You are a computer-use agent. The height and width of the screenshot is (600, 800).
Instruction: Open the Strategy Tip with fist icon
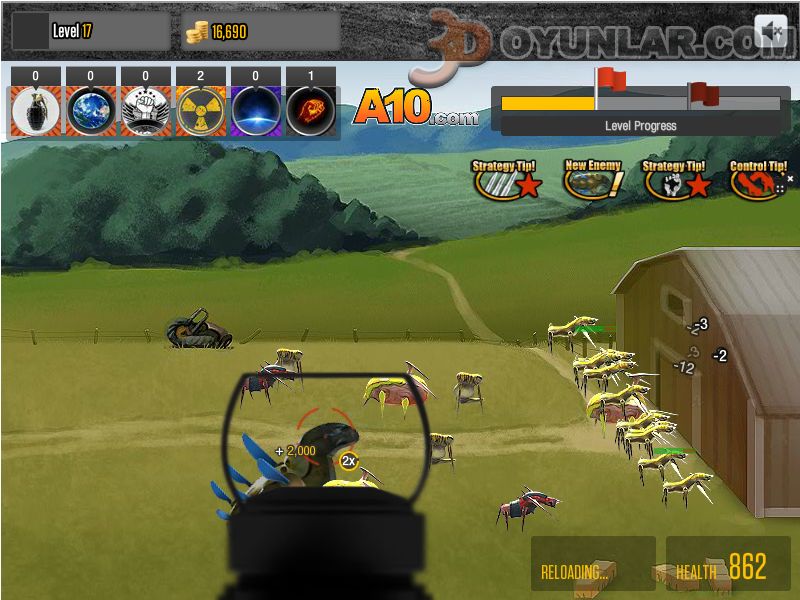(675, 180)
